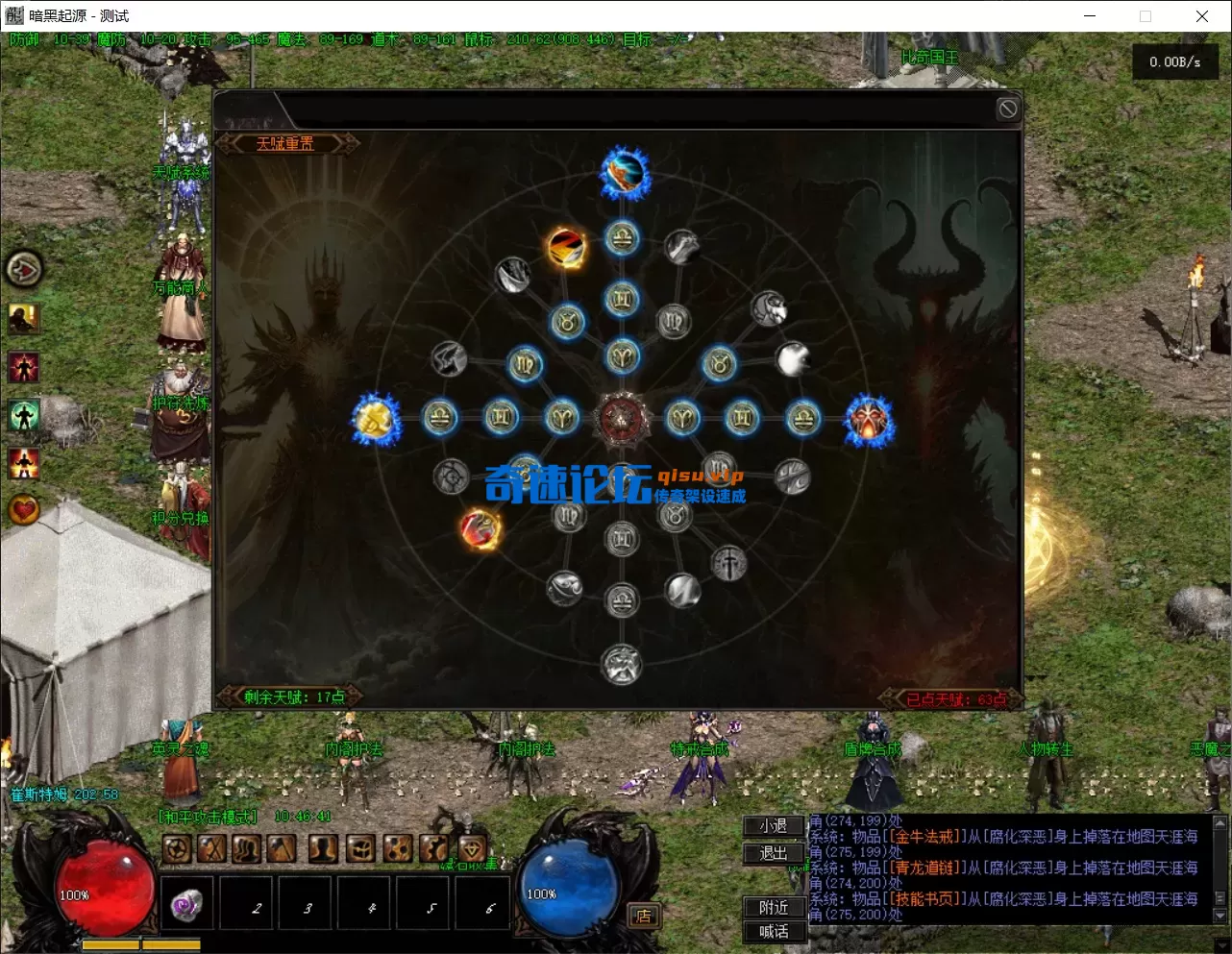Close the talent tree panel
Viewport: 1232px width, 954px height.
[1007, 110]
